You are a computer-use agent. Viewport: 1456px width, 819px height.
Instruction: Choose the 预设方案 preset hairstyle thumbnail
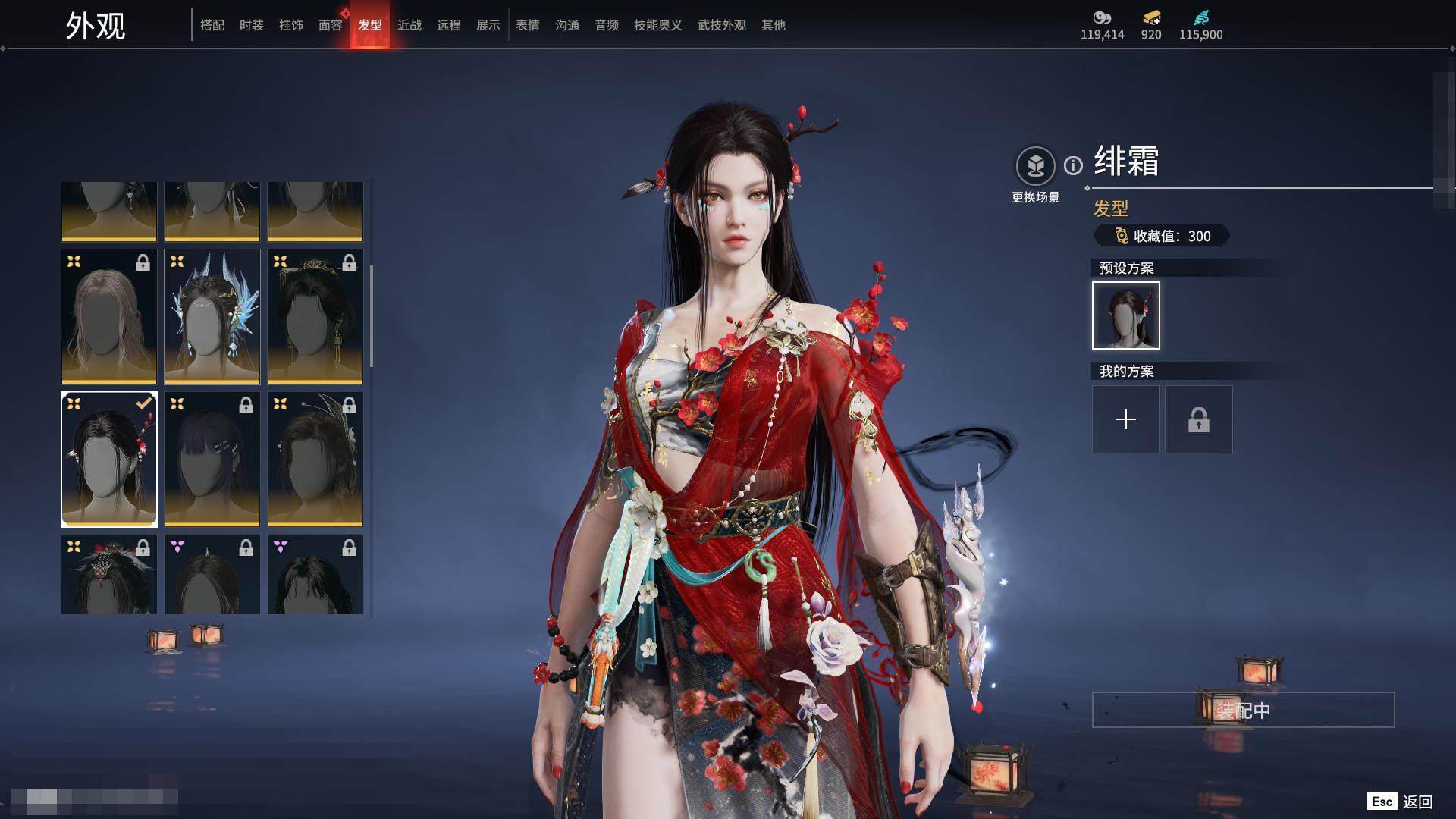1126,315
